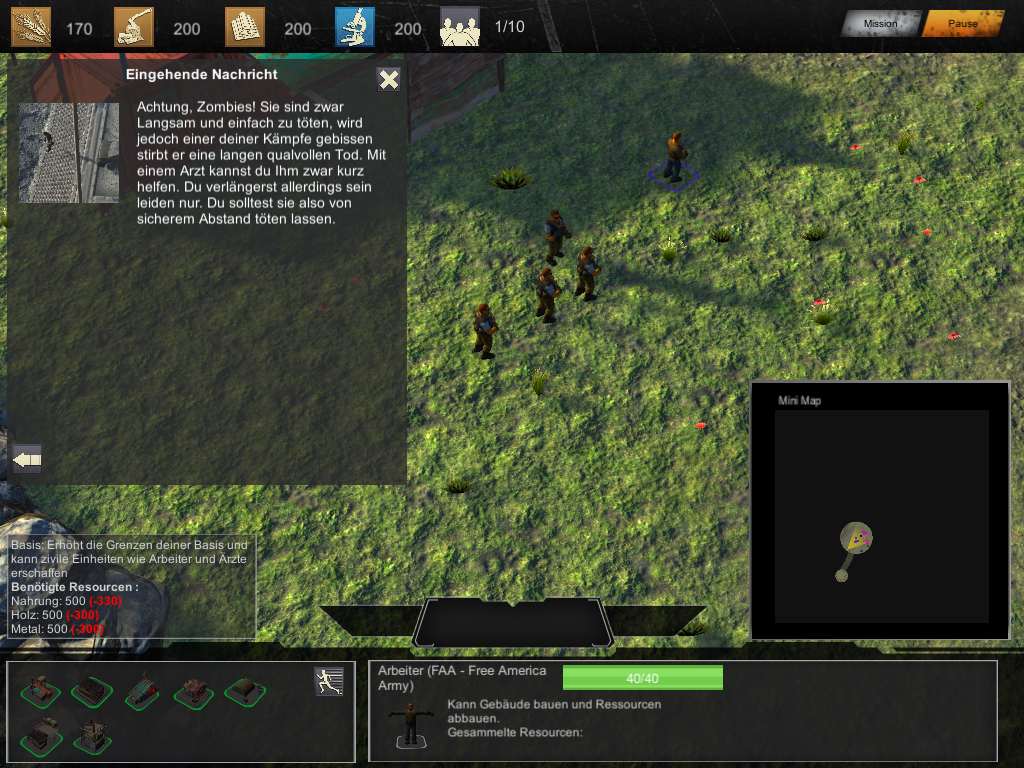The height and width of the screenshot is (768, 1024).
Task: Open the message sender's thumbnail image
Action: pyautogui.click(x=69, y=152)
